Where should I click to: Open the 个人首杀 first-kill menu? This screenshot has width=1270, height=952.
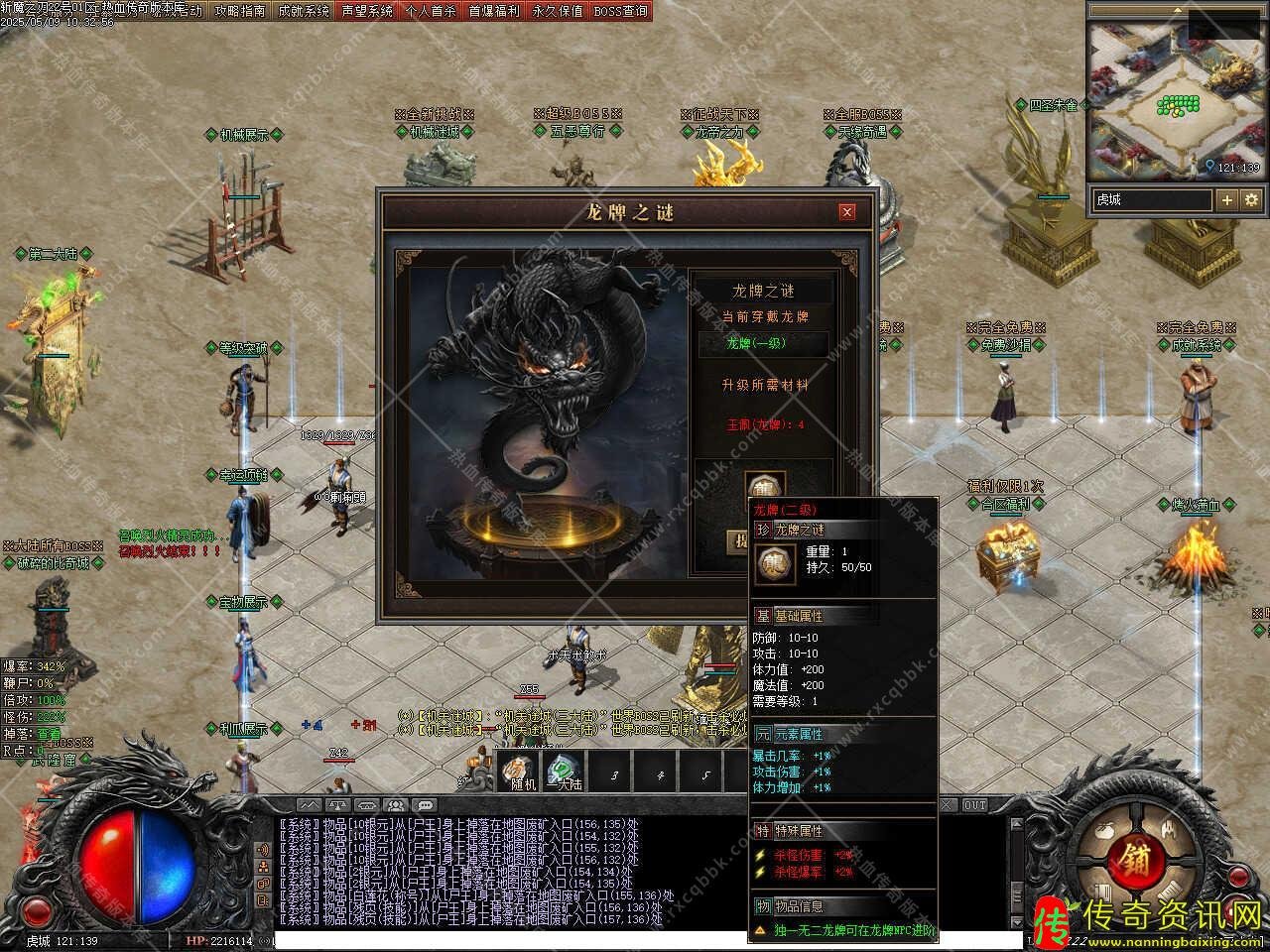[x=431, y=11]
